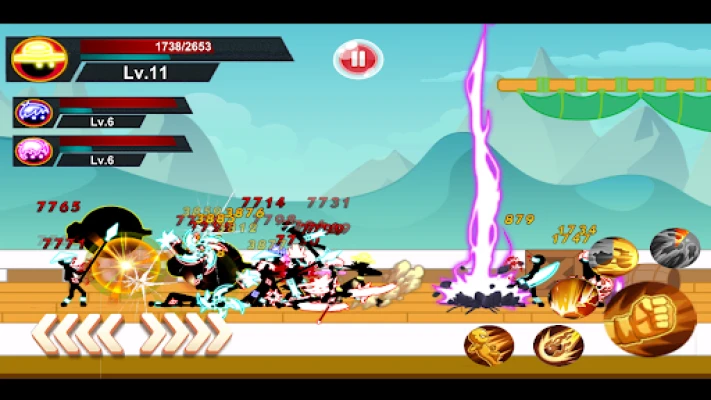Move left with the left arrows

78,334
